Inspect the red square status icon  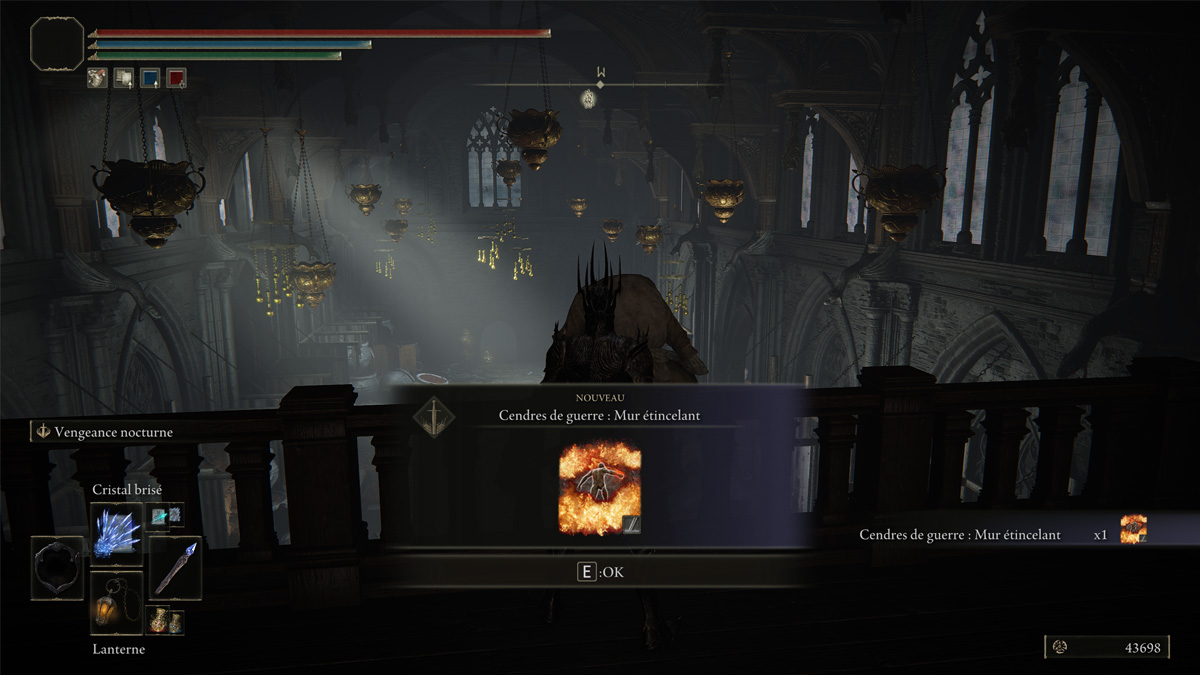click(x=176, y=78)
